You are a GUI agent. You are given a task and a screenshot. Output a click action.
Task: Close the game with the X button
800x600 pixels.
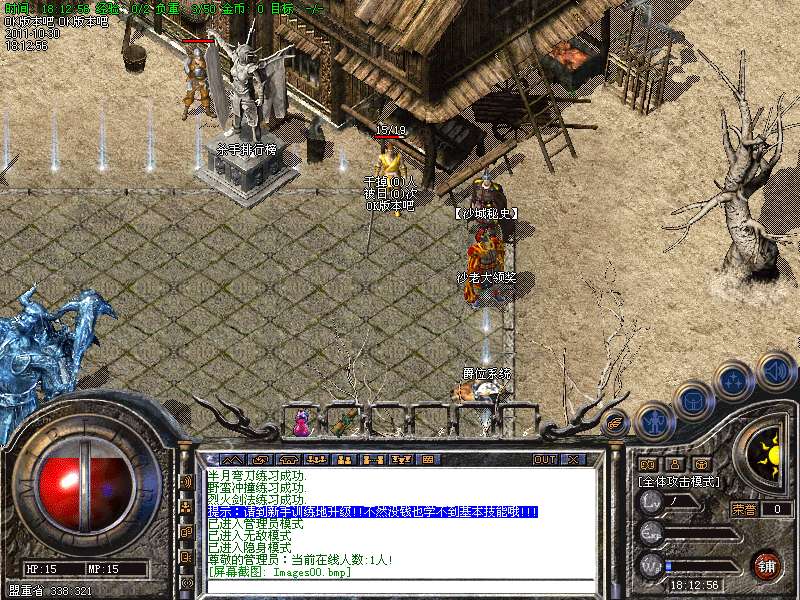click(573, 459)
